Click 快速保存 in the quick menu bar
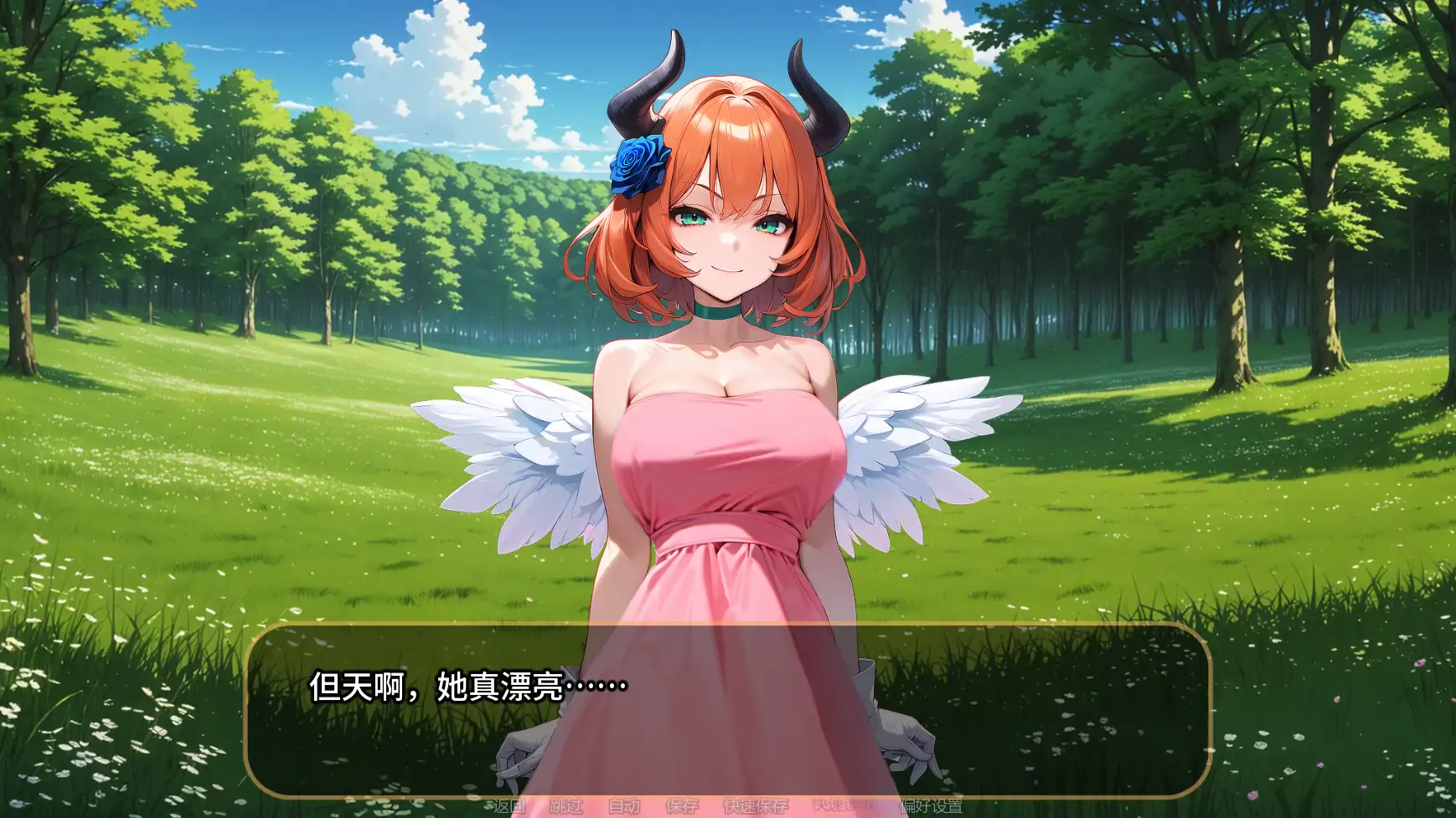This screenshot has height=818, width=1456. click(x=756, y=805)
